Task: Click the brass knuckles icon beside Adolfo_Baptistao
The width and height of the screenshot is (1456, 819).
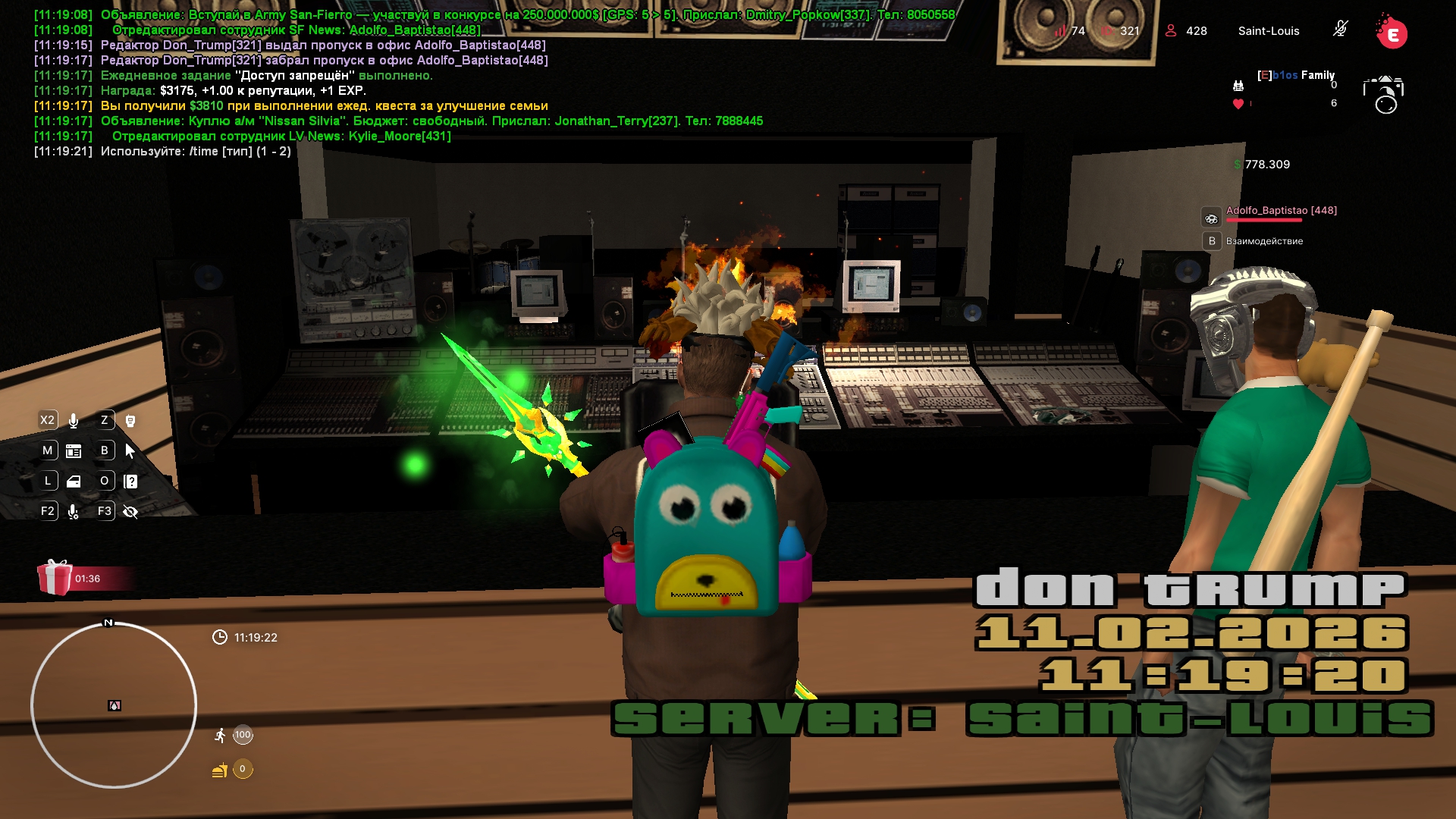Action: [x=1211, y=218]
